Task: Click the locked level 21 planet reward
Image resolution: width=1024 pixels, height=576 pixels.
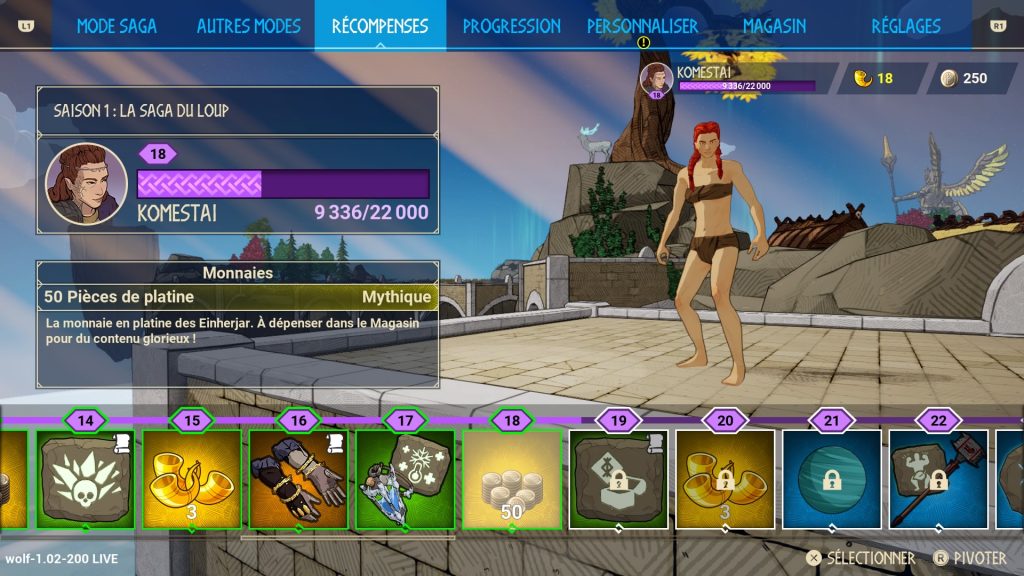Action: (832, 479)
